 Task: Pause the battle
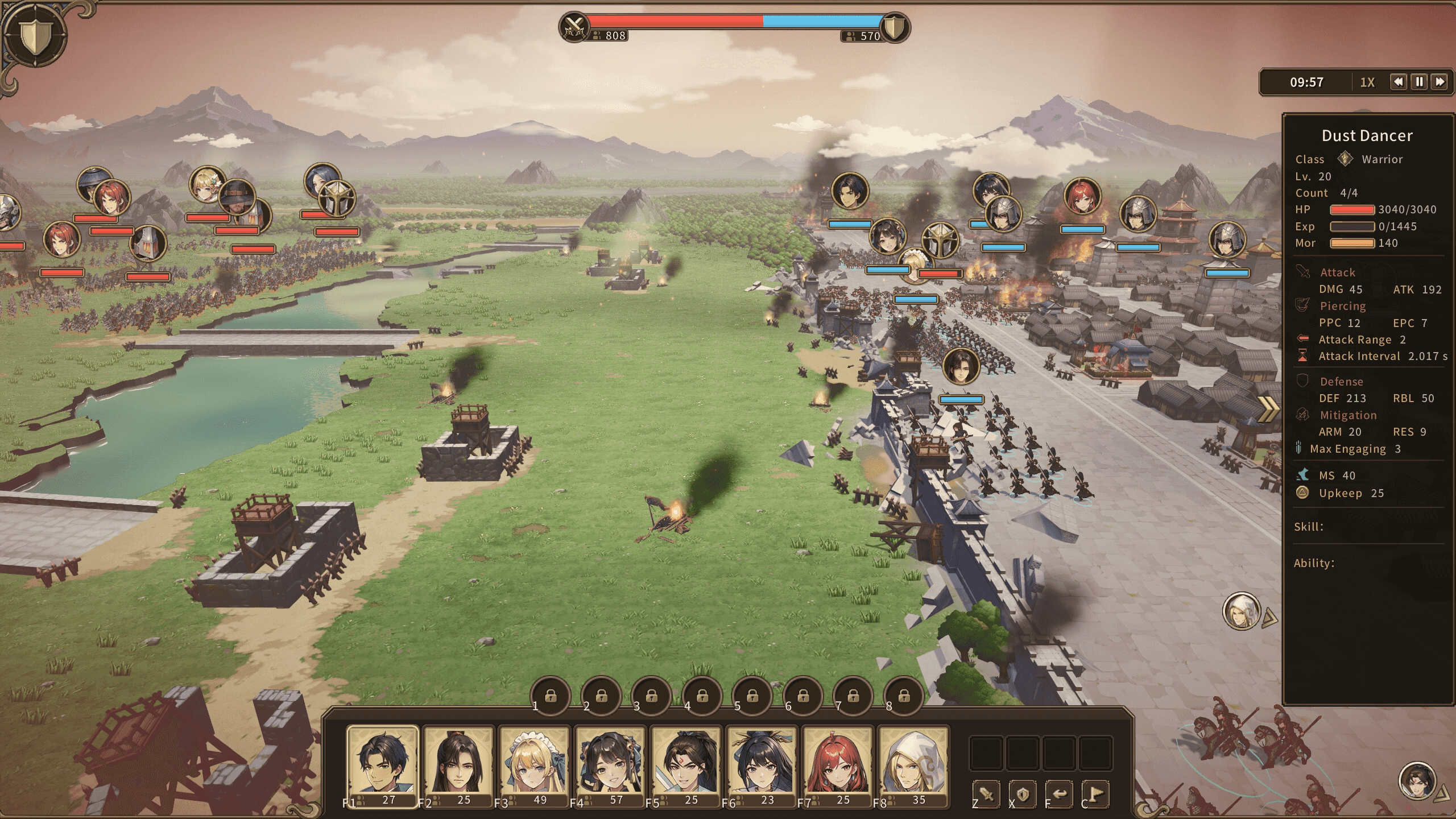(1419, 82)
